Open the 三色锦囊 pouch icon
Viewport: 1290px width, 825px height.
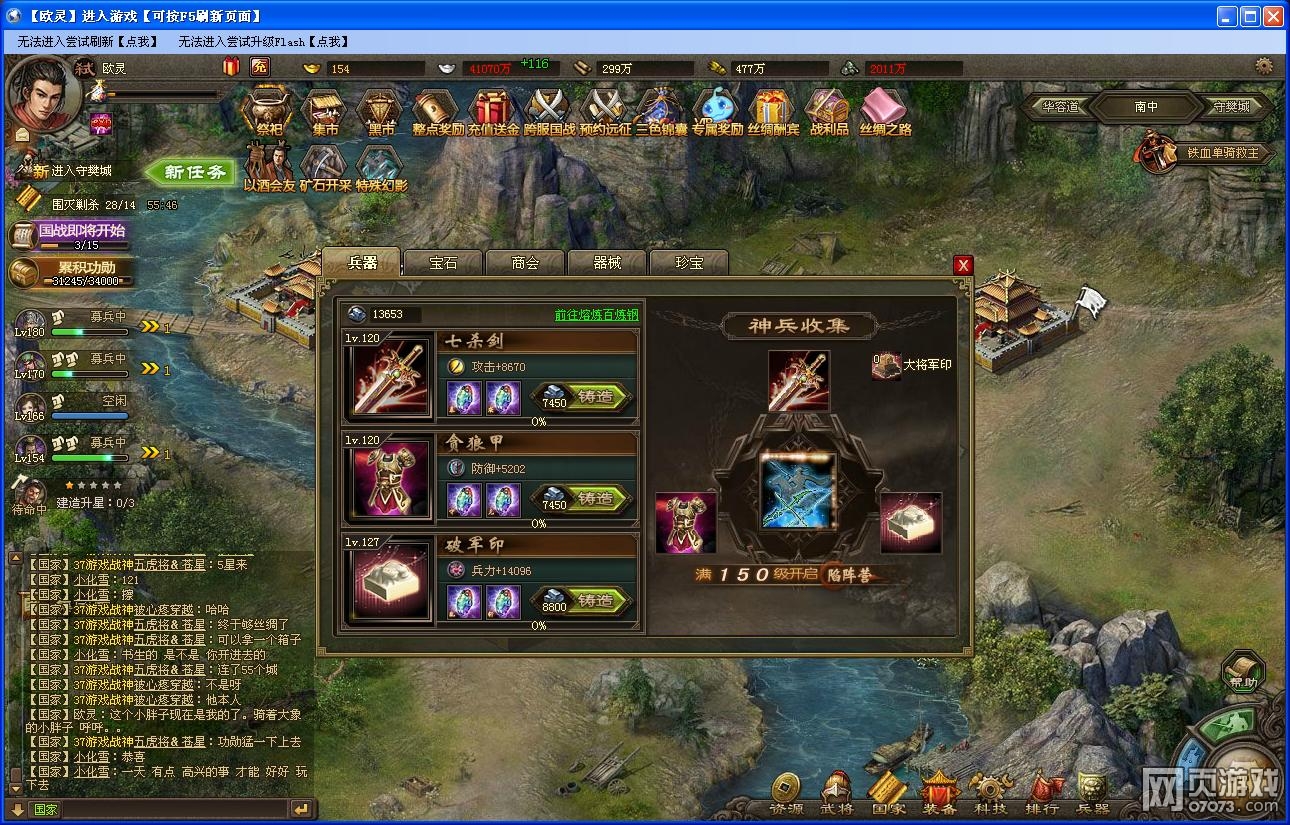click(x=660, y=112)
